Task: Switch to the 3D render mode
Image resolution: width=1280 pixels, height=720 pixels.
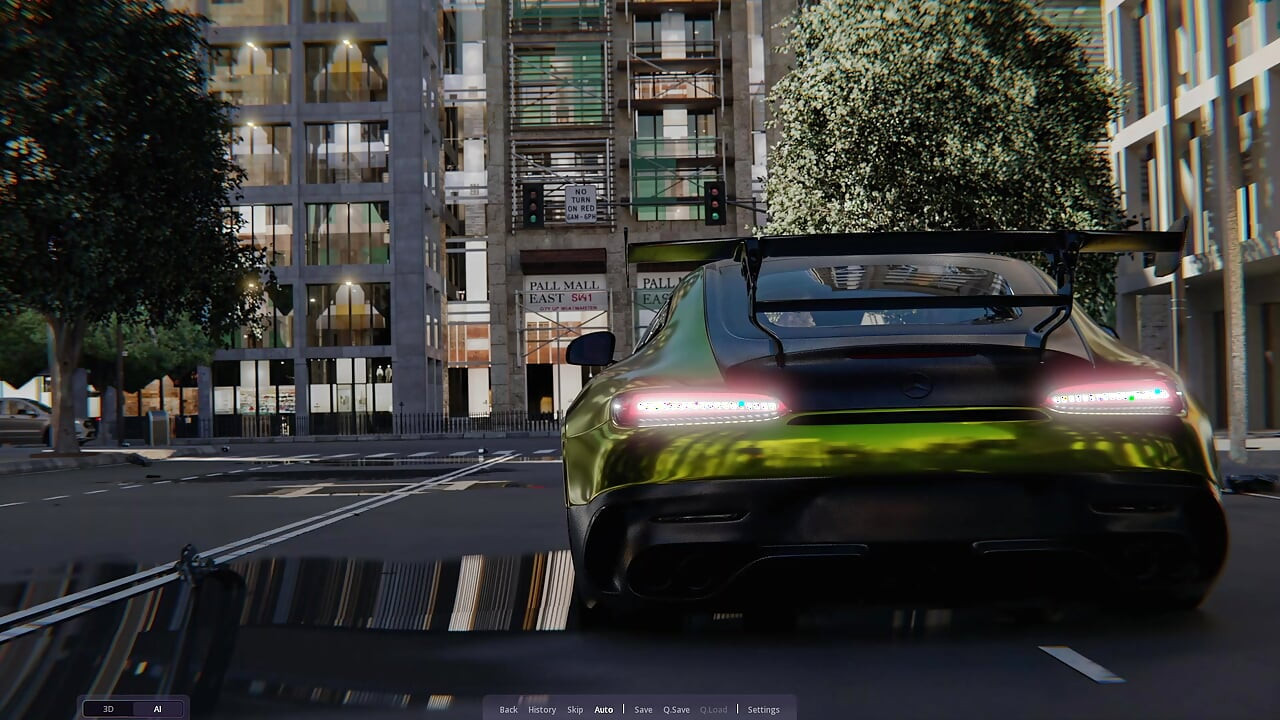Action: 108,709
